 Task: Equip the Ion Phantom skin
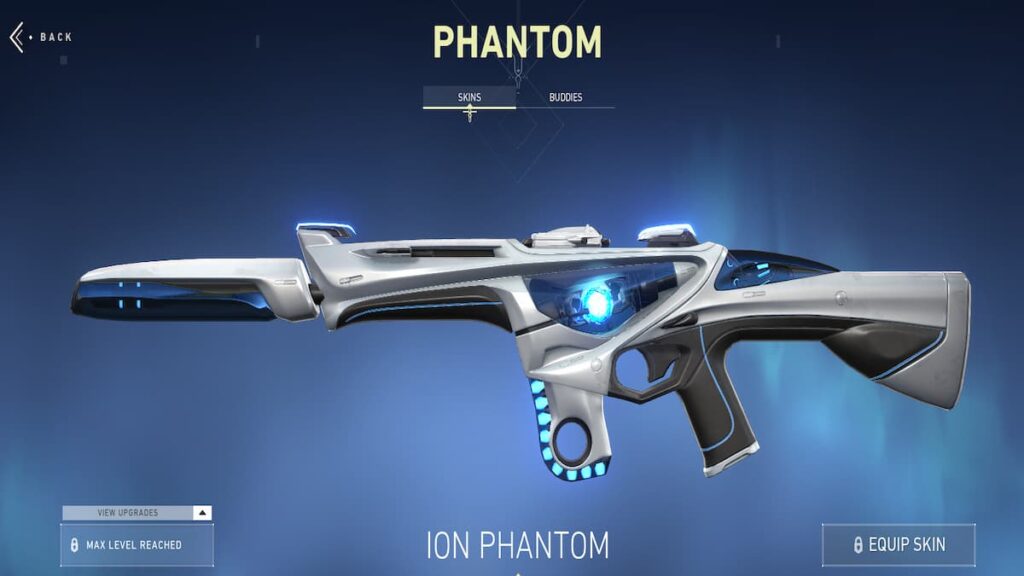point(898,545)
